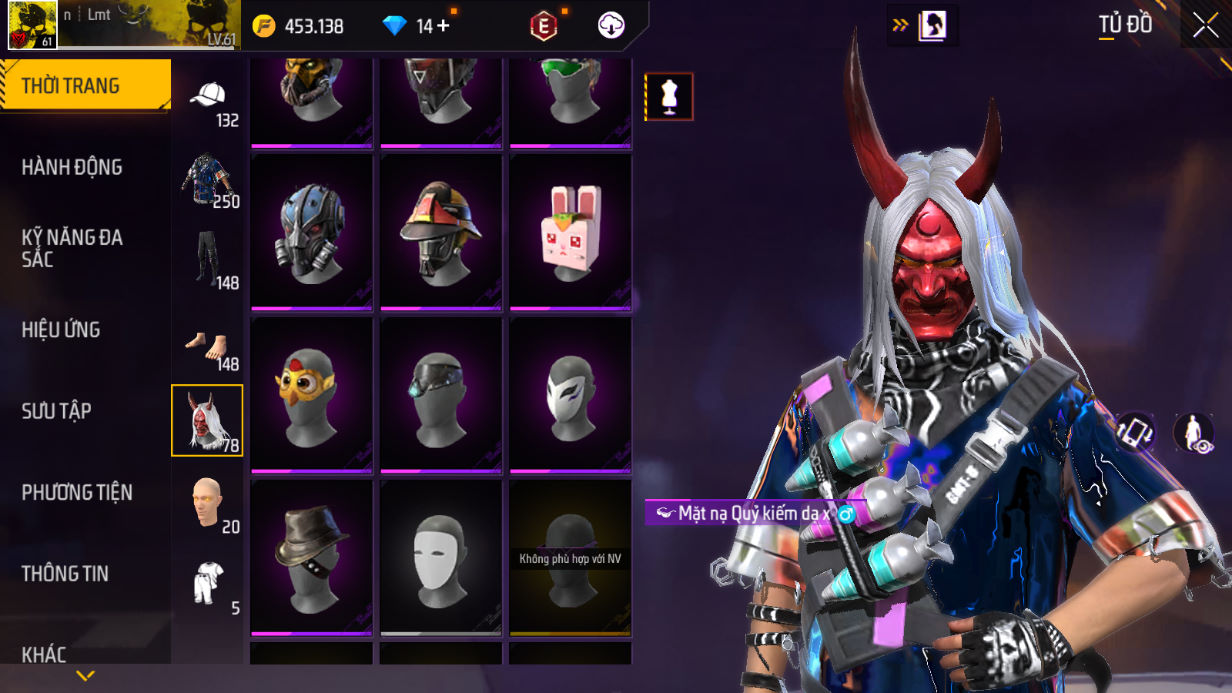Switch to the THỜI TRANG tab
1232x693 pixels.
click(x=84, y=86)
